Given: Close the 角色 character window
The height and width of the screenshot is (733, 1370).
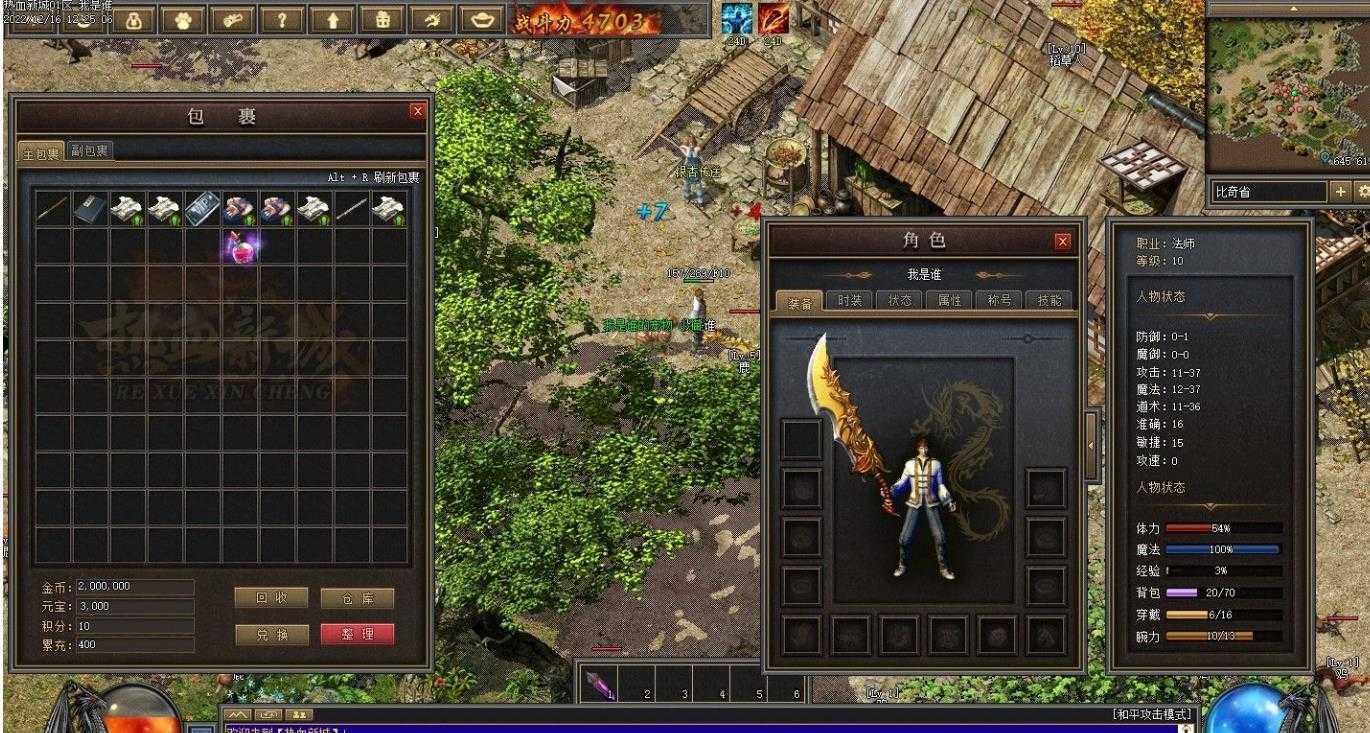Looking at the screenshot, I should coord(1062,241).
